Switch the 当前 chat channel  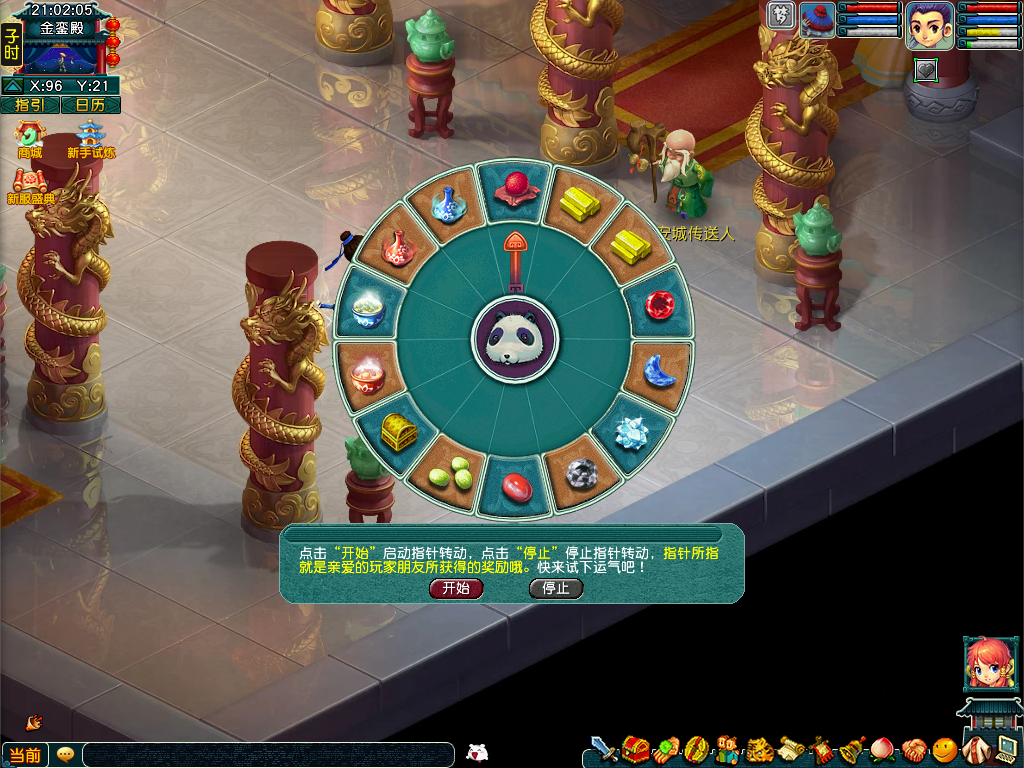point(25,755)
